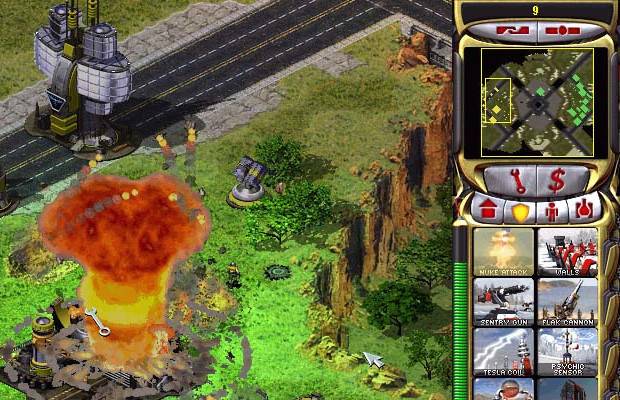This screenshot has width=620, height=400.
Task: Select the Nuke Attack icon
Action: pyautogui.click(x=504, y=252)
